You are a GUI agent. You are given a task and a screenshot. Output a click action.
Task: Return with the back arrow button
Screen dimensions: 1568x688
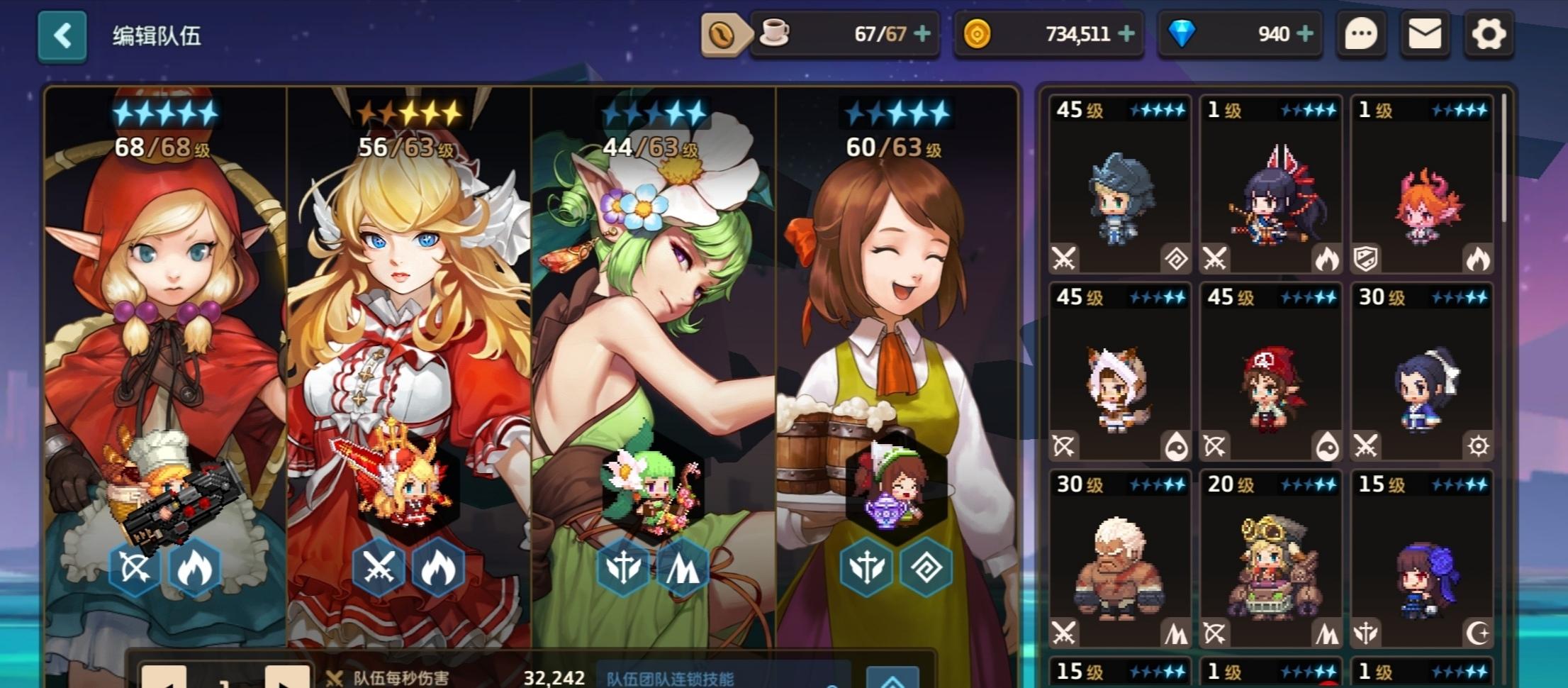pyautogui.click(x=62, y=35)
